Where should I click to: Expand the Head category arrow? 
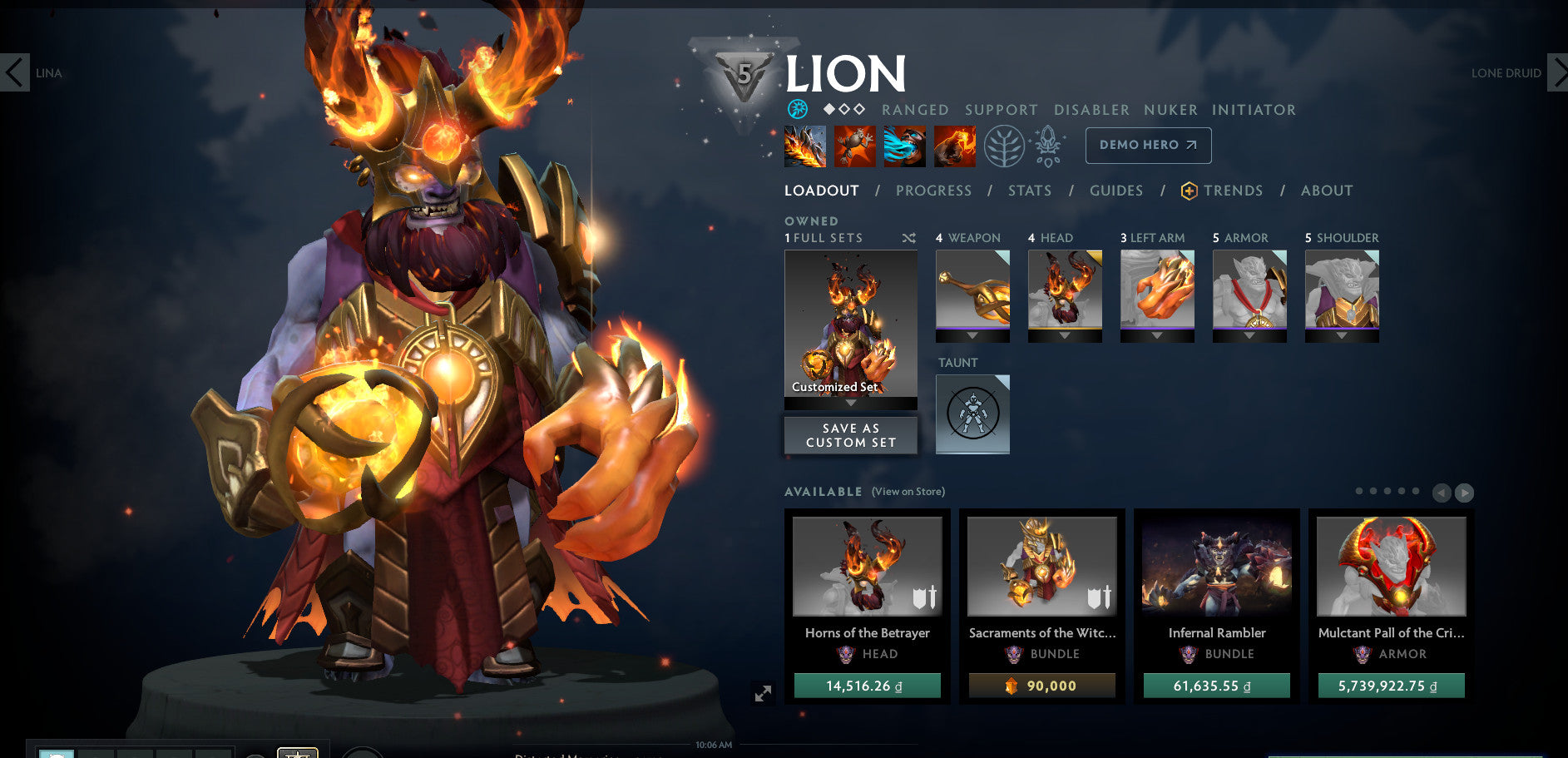click(x=1065, y=336)
